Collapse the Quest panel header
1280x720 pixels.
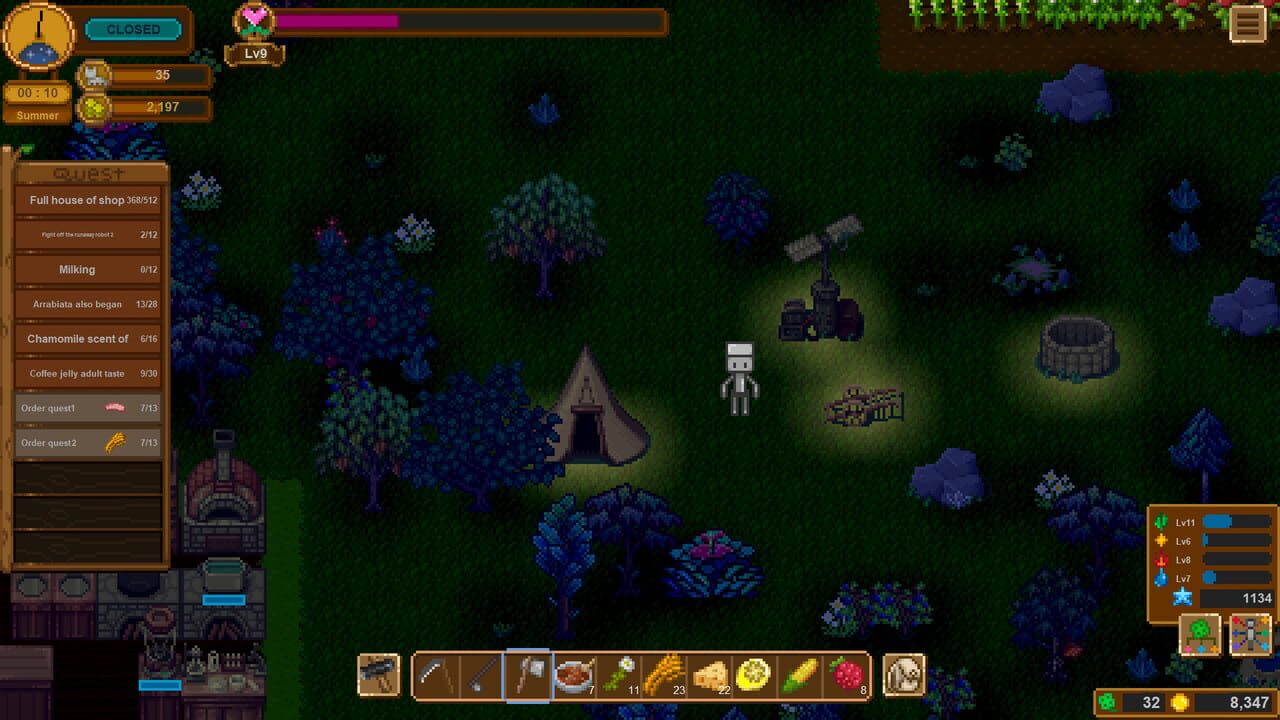[x=88, y=172]
